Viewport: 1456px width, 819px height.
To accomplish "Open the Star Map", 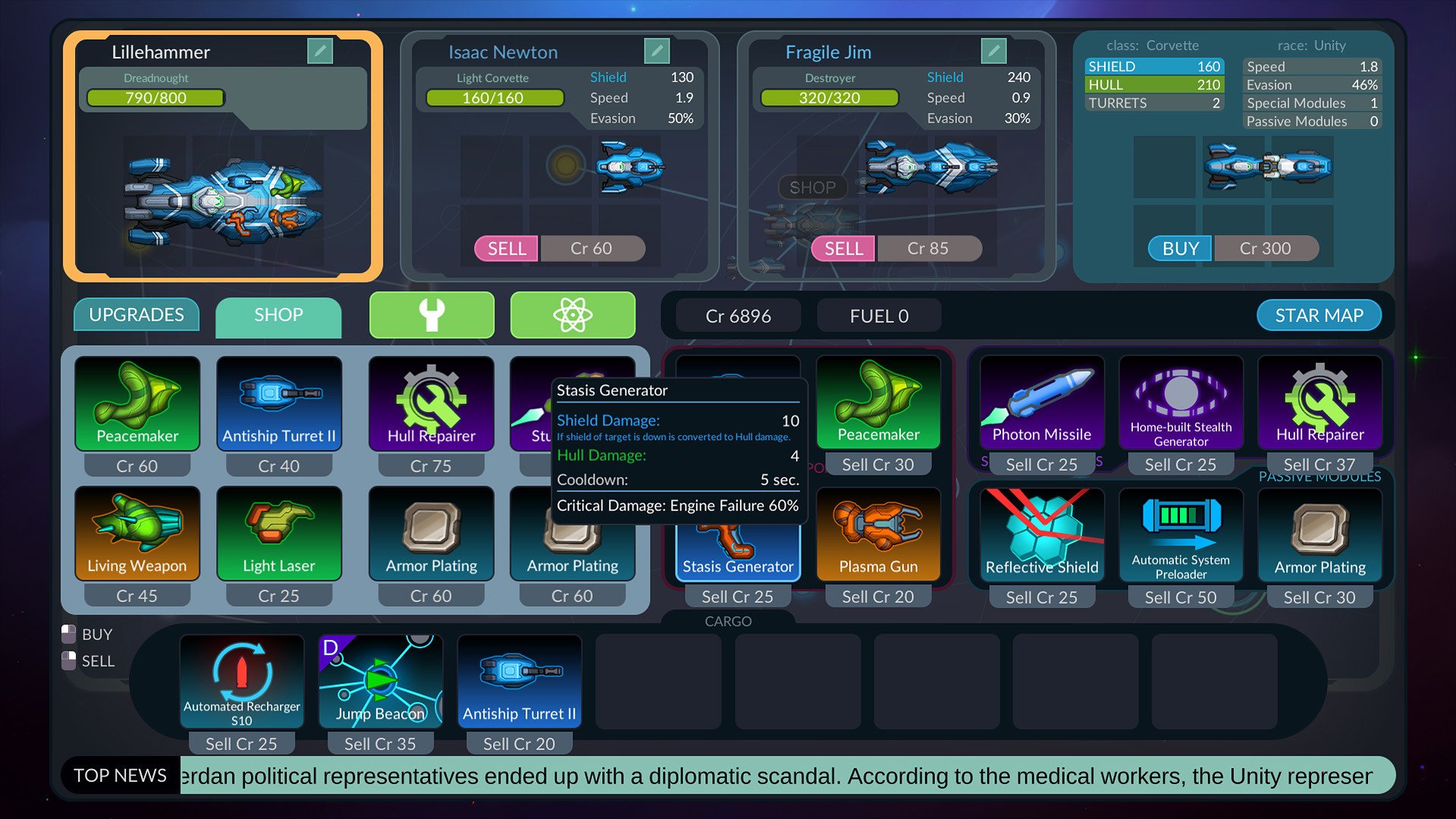I will [1318, 315].
